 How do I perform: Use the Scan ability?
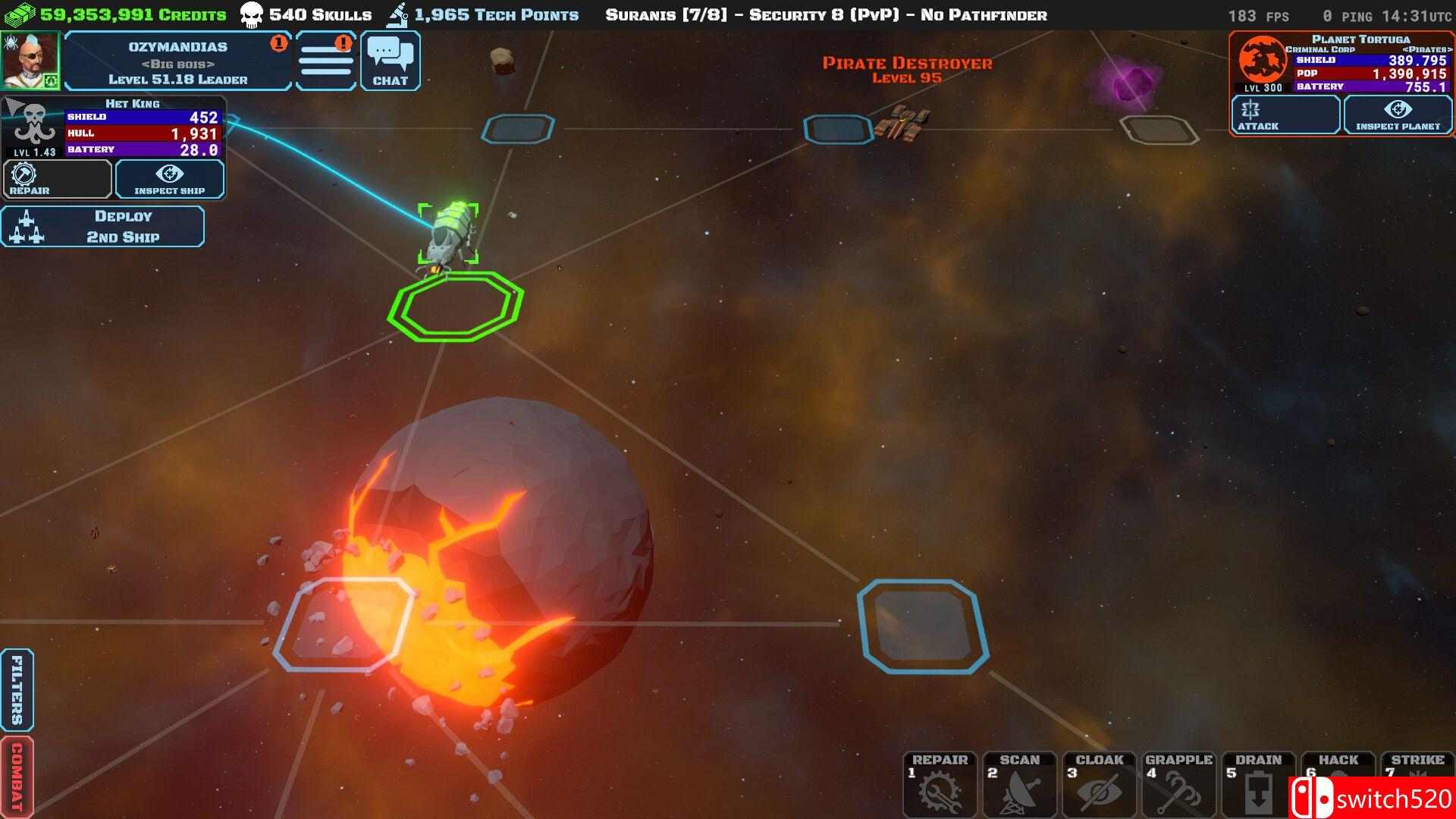pyautogui.click(x=1019, y=784)
